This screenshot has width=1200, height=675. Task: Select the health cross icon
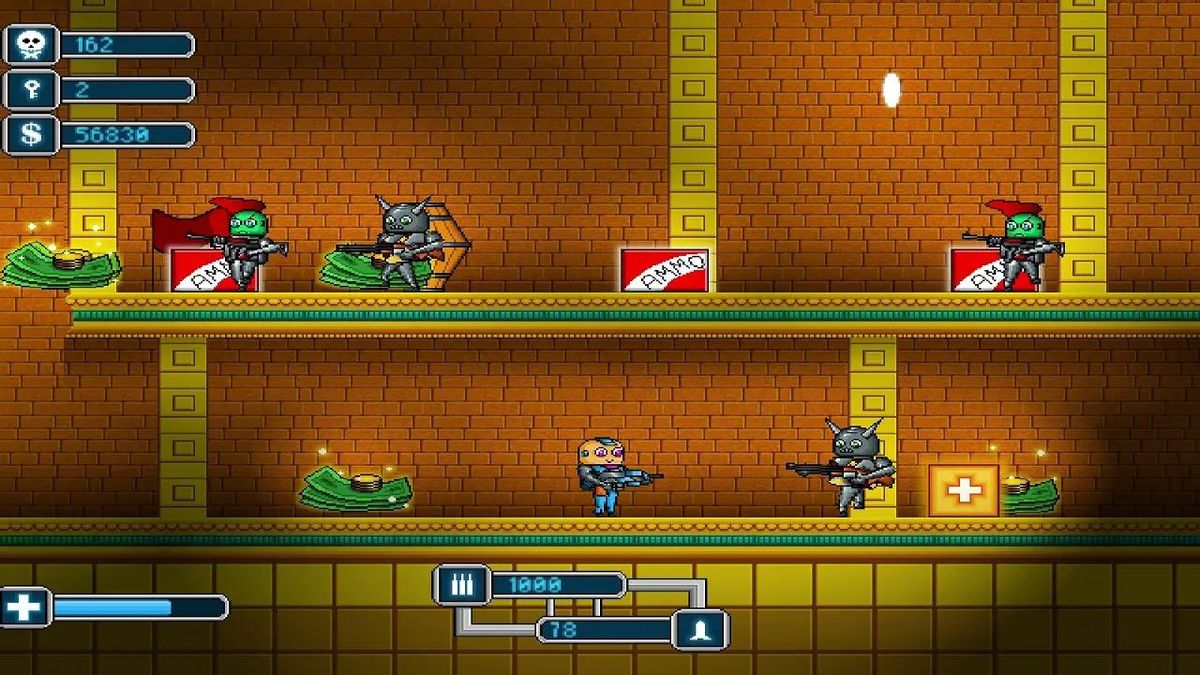(25, 607)
